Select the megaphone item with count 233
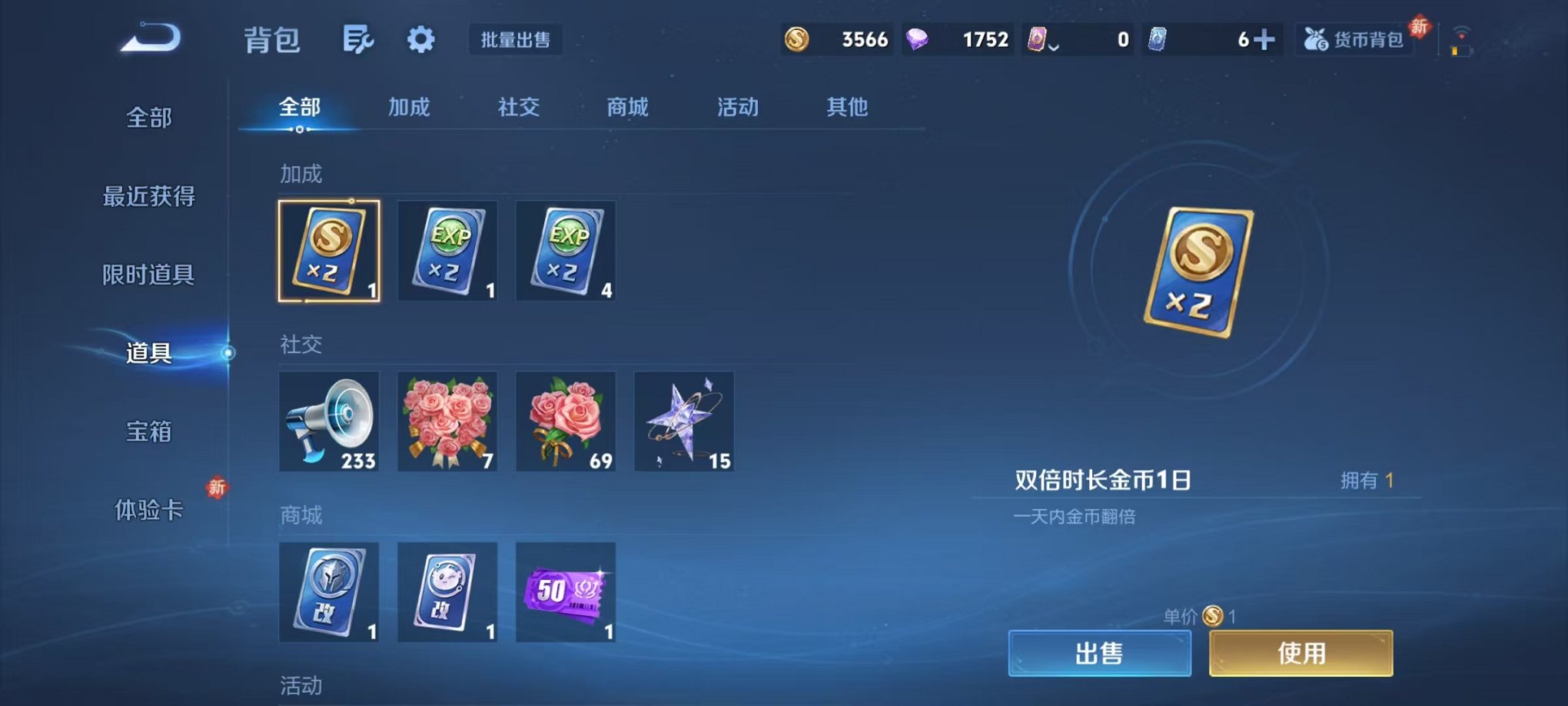Viewport: 1568px width, 706px height. pos(329,421)
